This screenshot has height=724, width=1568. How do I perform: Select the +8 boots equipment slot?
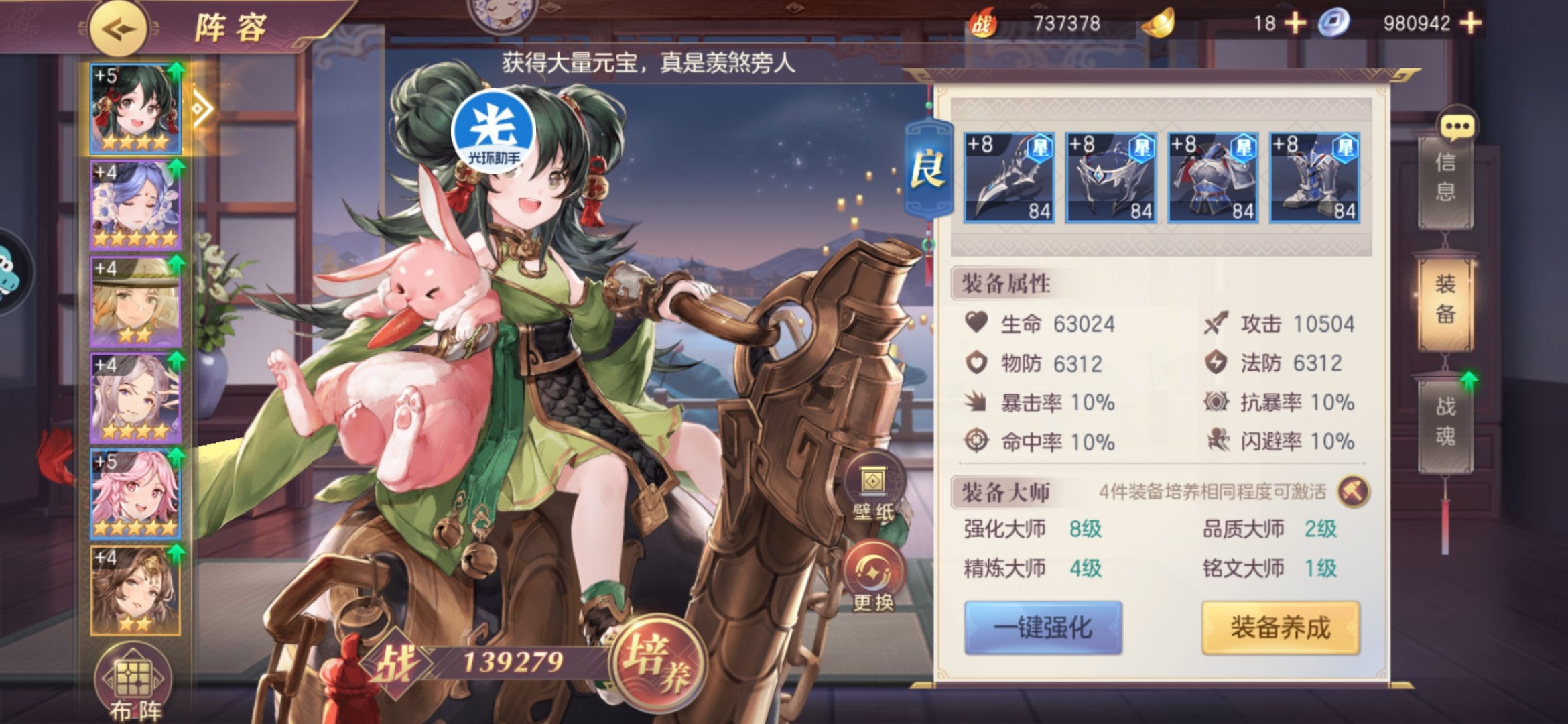click(x=1315, y=178)
